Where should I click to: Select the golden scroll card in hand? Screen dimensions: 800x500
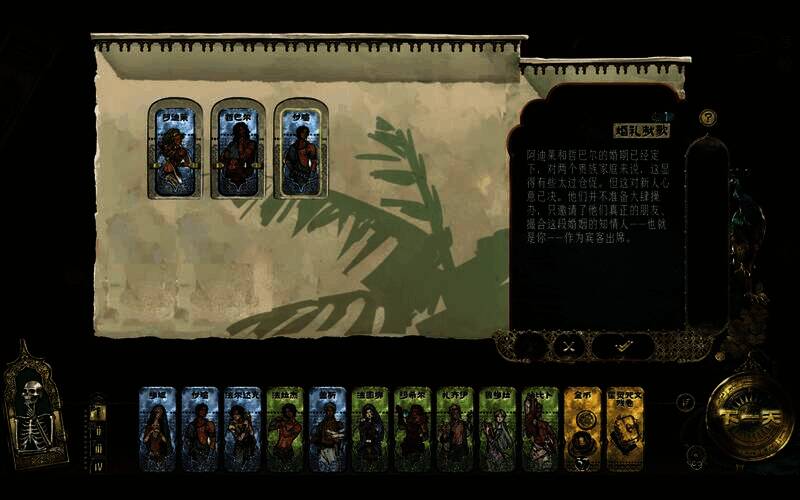625,429
